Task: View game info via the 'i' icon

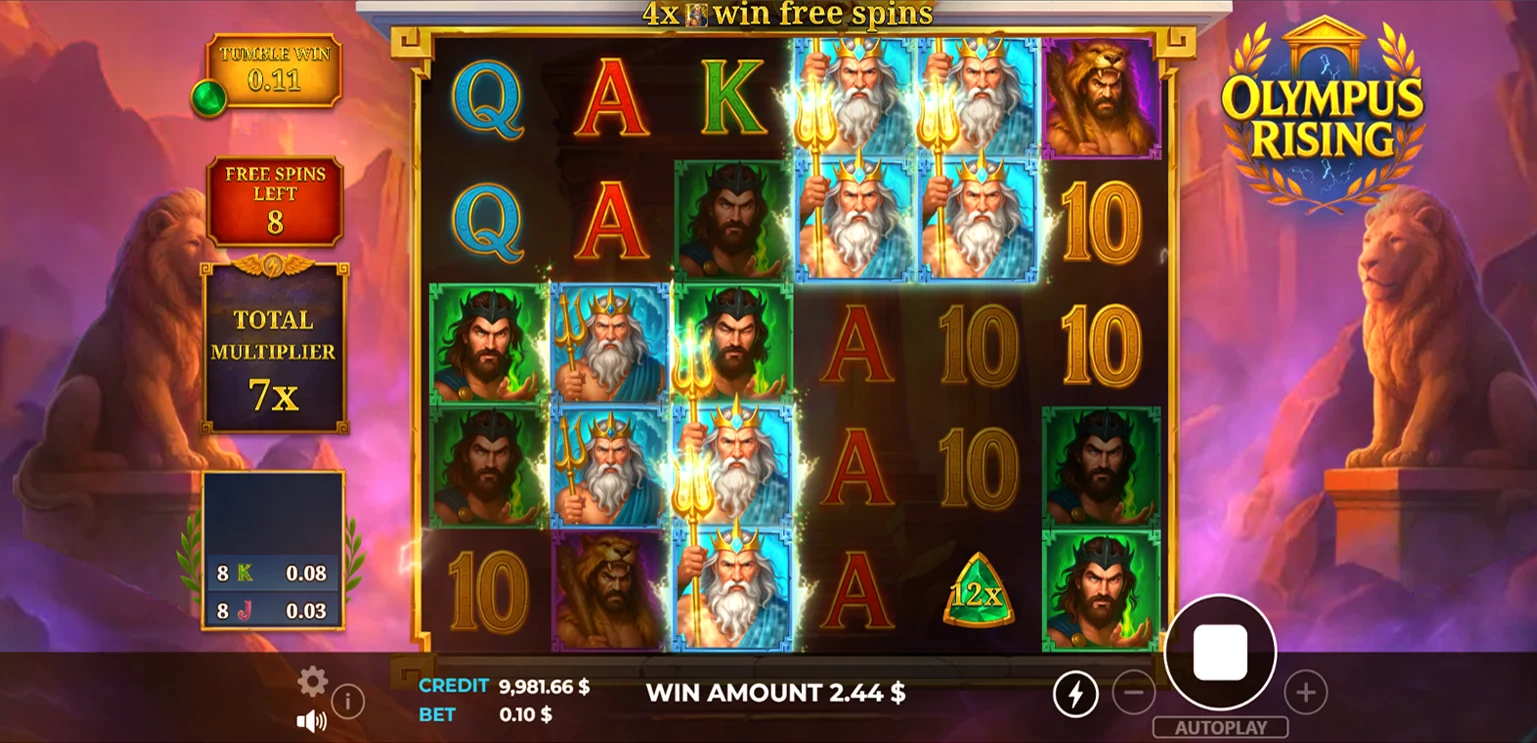Action: point(349,701)
